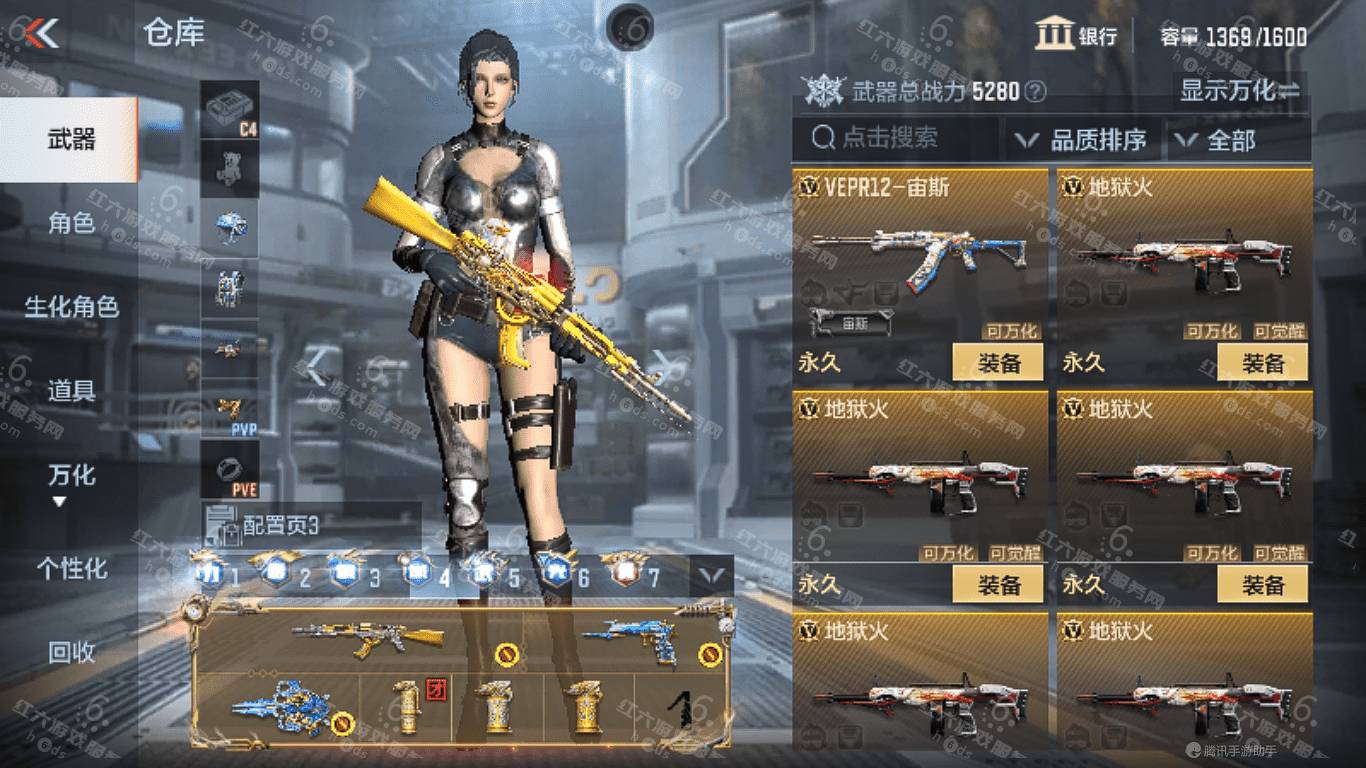Select the golden rifle primary weapon slot

click(370, 637)
